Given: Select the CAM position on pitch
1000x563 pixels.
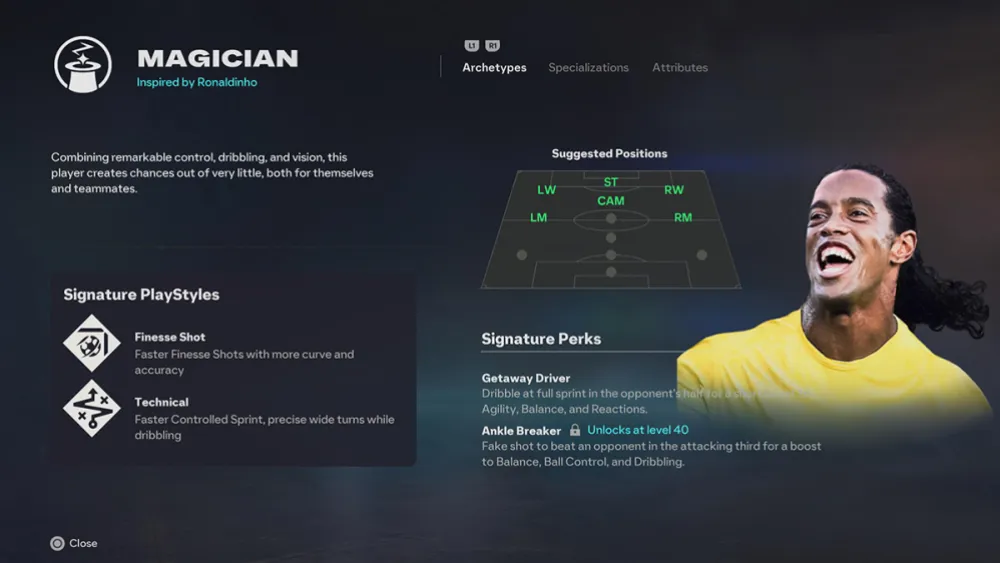Looking at the screenshot, I should tap(611, 201).
